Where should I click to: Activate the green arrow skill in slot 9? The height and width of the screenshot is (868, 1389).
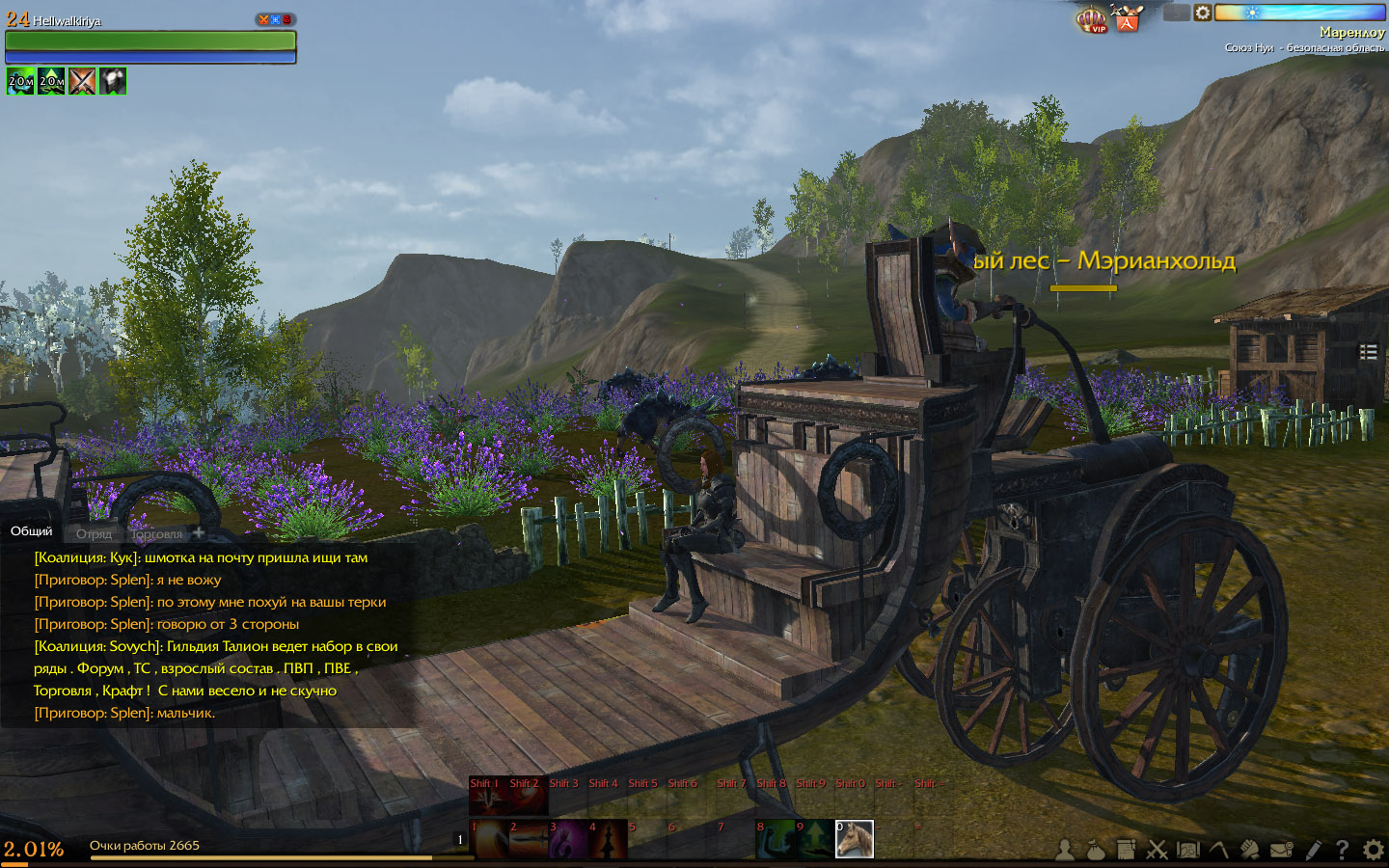tap(814, 840)
